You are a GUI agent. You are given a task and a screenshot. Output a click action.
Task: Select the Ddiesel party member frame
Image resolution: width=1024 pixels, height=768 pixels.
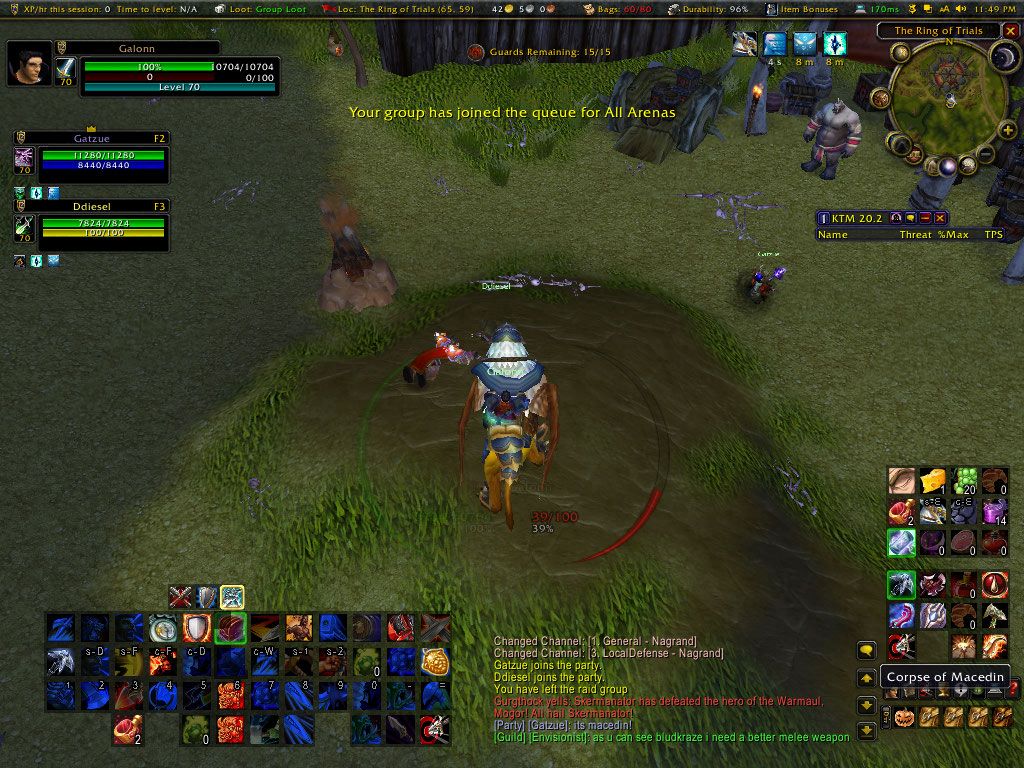[90, 228]
